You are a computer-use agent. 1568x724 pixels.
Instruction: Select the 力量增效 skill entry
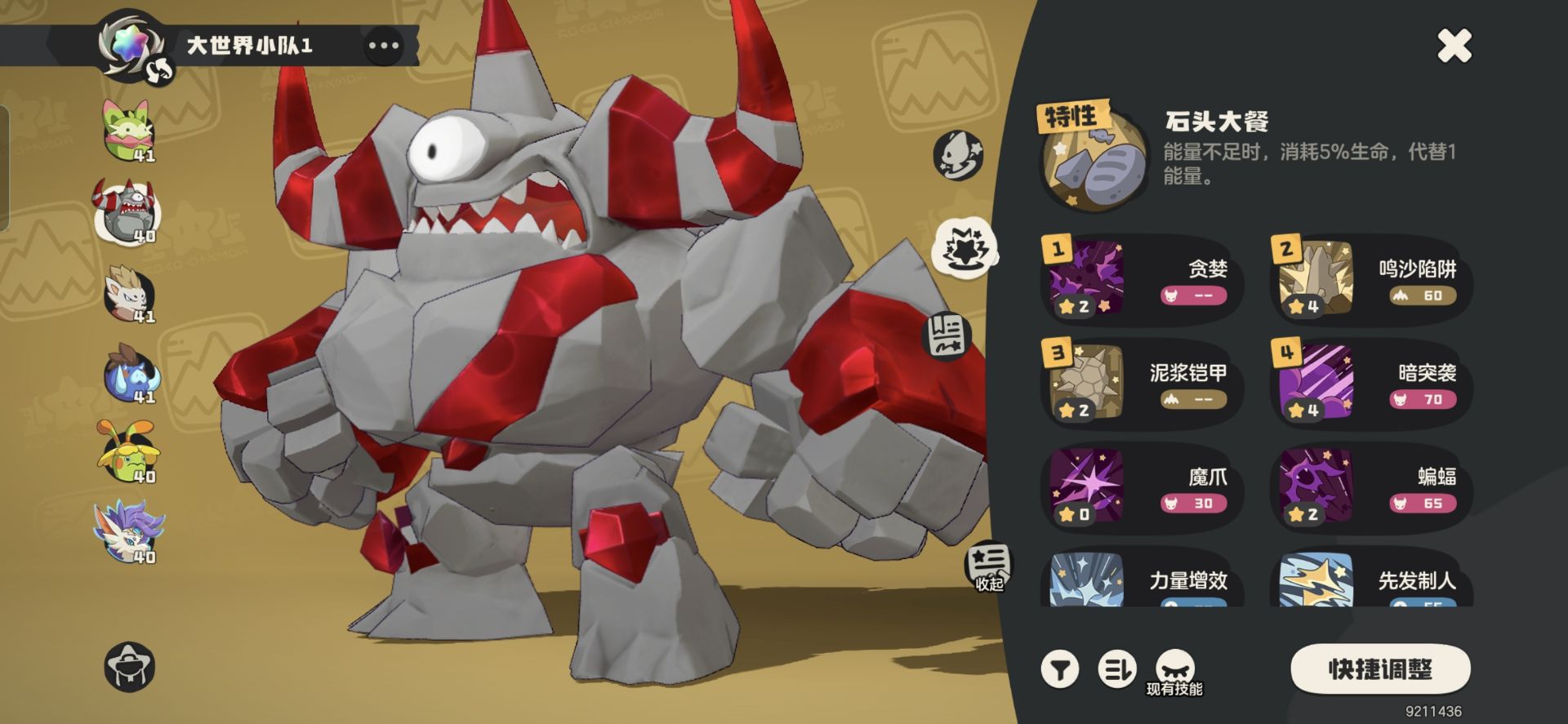(1142, 583)
